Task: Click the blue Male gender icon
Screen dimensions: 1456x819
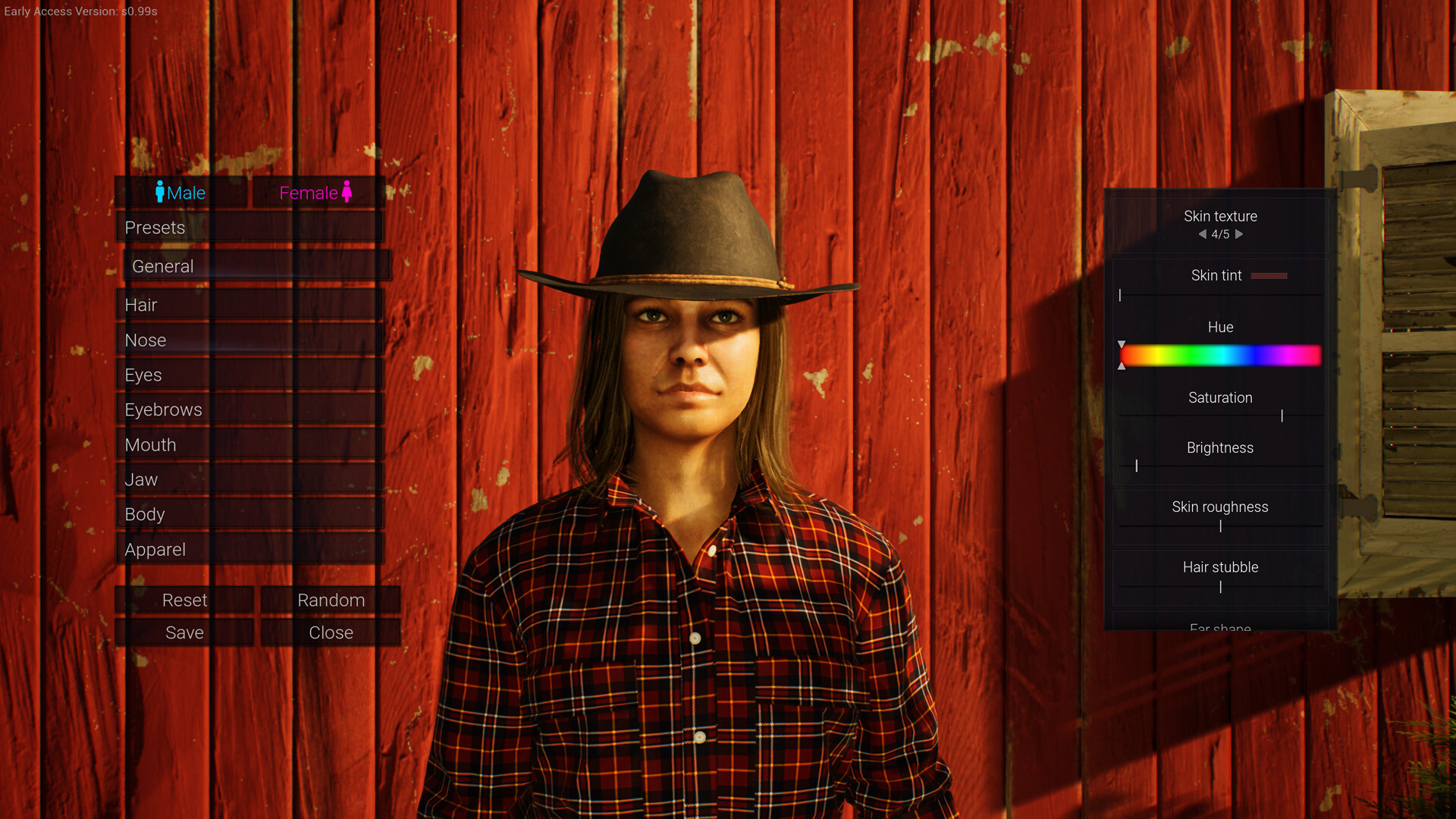Action: (159, 193)
